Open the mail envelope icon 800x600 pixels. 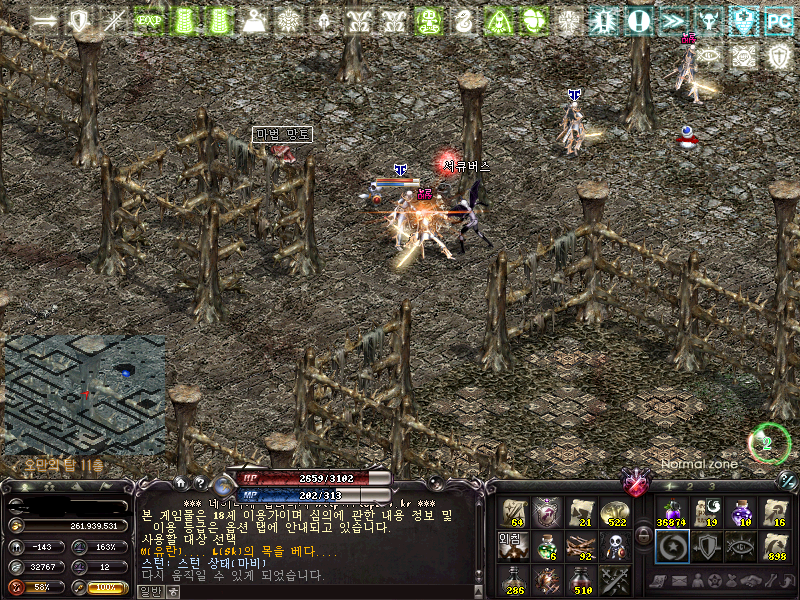(x=679, y=581)
